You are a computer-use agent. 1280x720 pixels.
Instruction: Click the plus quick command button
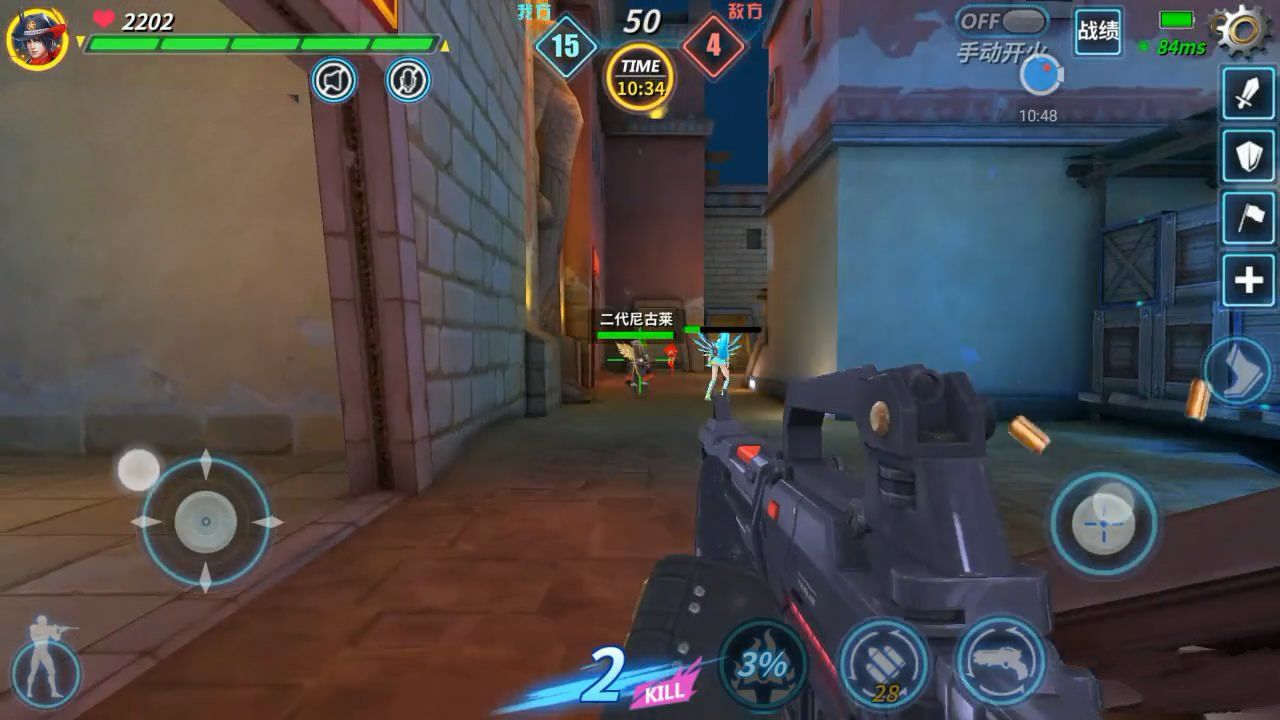1248,281
